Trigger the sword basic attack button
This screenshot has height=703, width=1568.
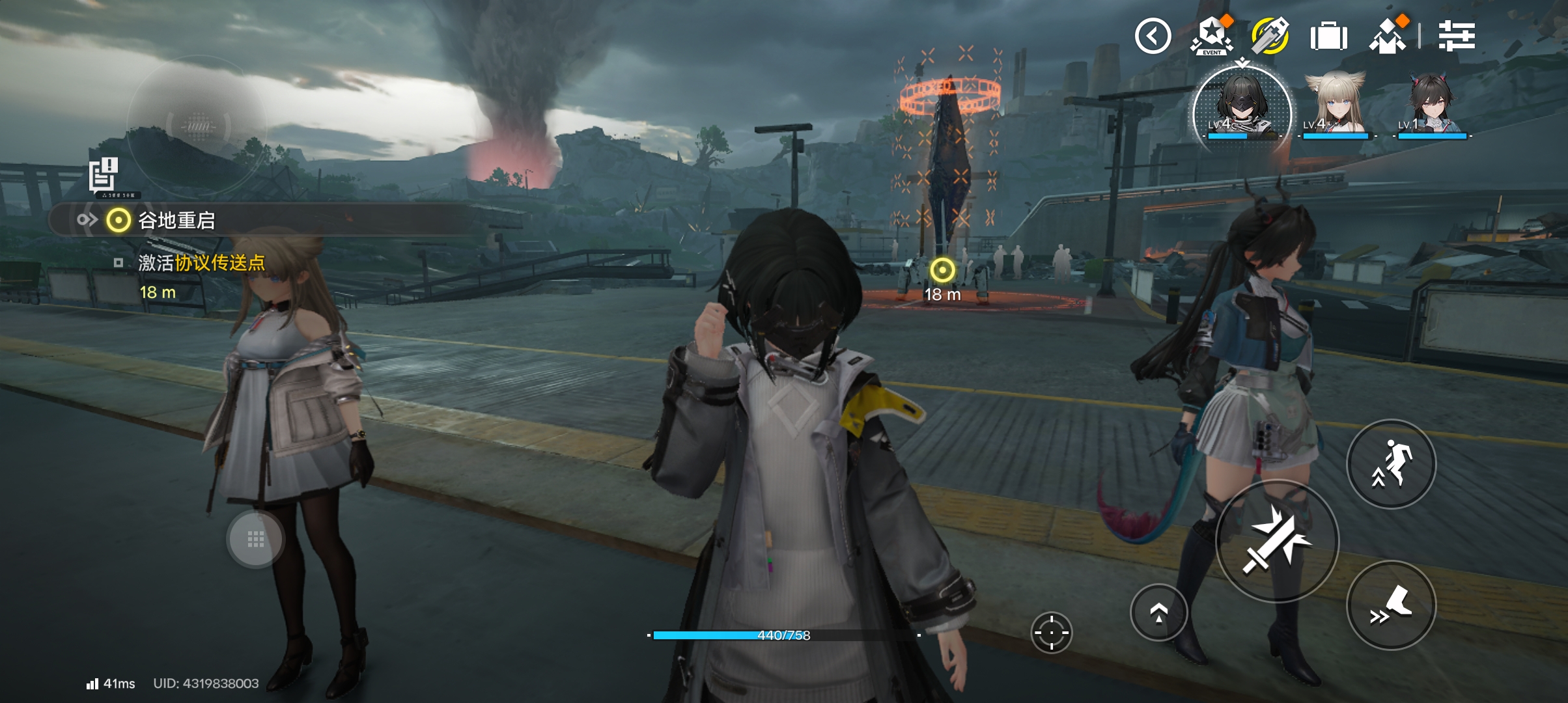tap(1276, 541)
